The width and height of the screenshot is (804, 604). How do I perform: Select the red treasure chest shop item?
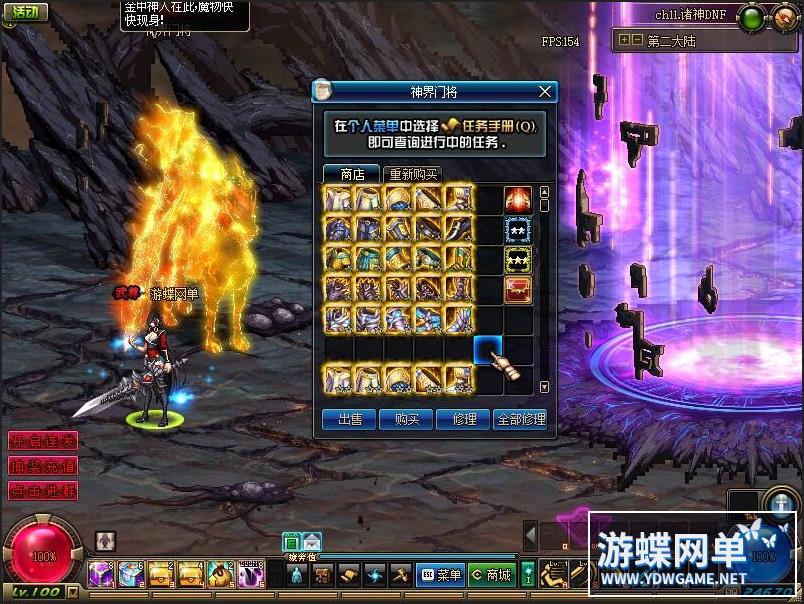point(517,290)
